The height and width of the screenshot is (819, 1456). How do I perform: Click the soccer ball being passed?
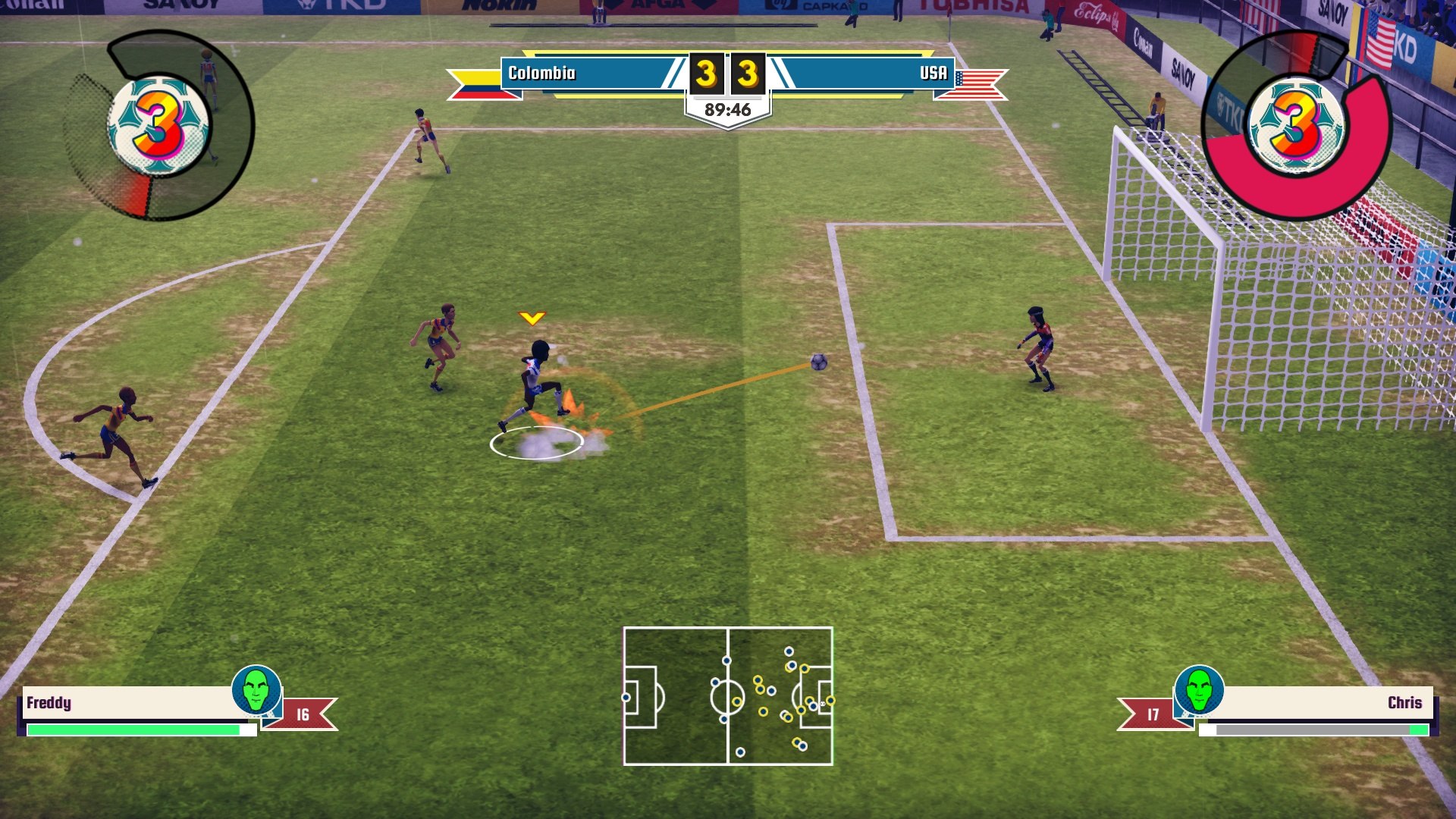(x=819, y=364)
